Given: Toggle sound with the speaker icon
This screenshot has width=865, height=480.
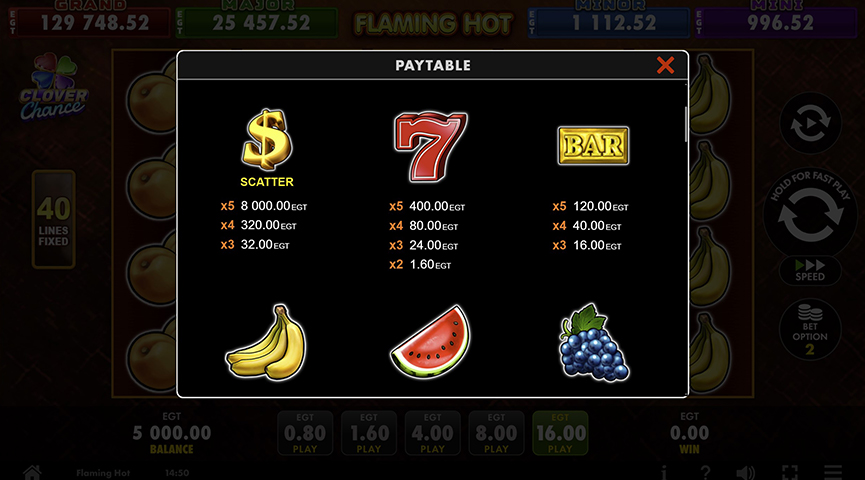Looking at the screenshot, I should (x=746, y=472).
